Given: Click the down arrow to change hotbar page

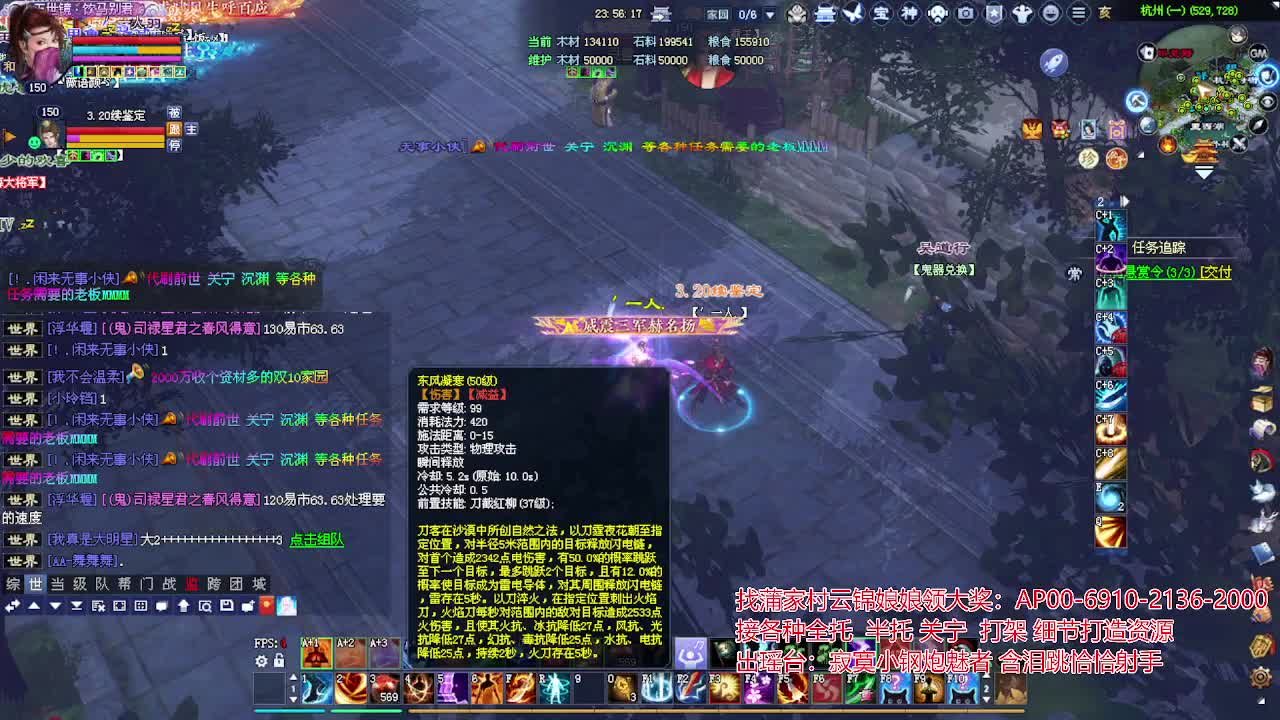Looking at the screenshot, I should coord(294,698).
